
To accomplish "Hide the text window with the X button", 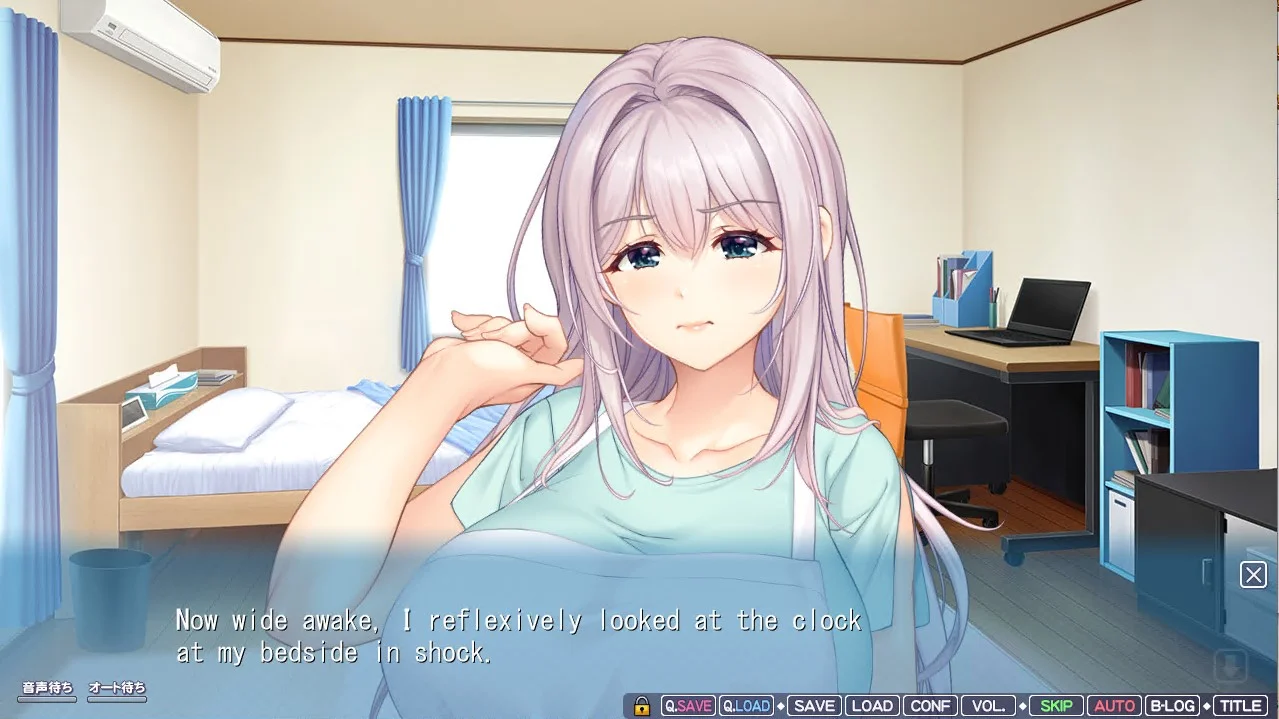I will [x=1253, y=574].
